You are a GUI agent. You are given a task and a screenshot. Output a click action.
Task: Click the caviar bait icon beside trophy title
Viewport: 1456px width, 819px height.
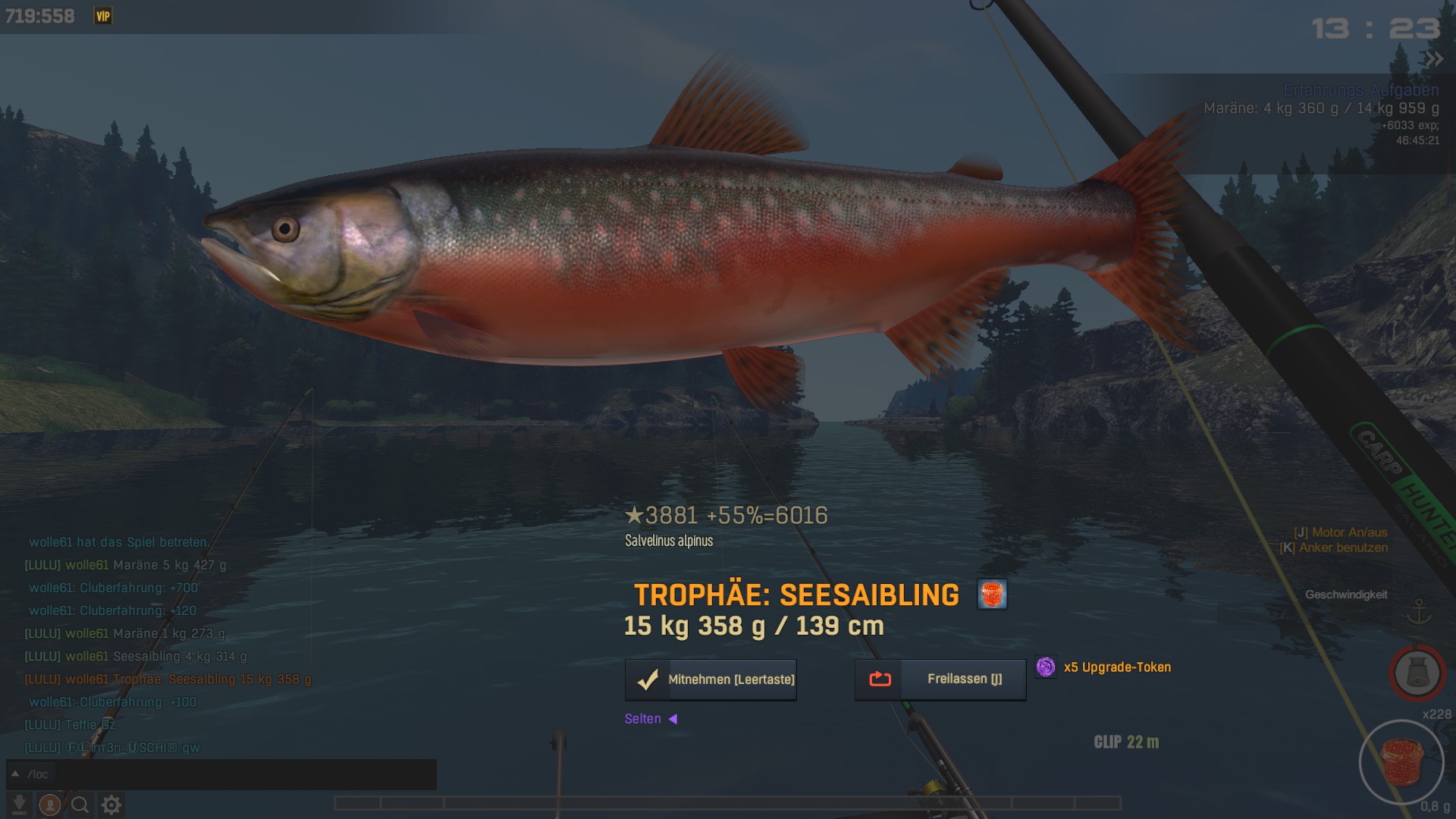pos(992,595)
